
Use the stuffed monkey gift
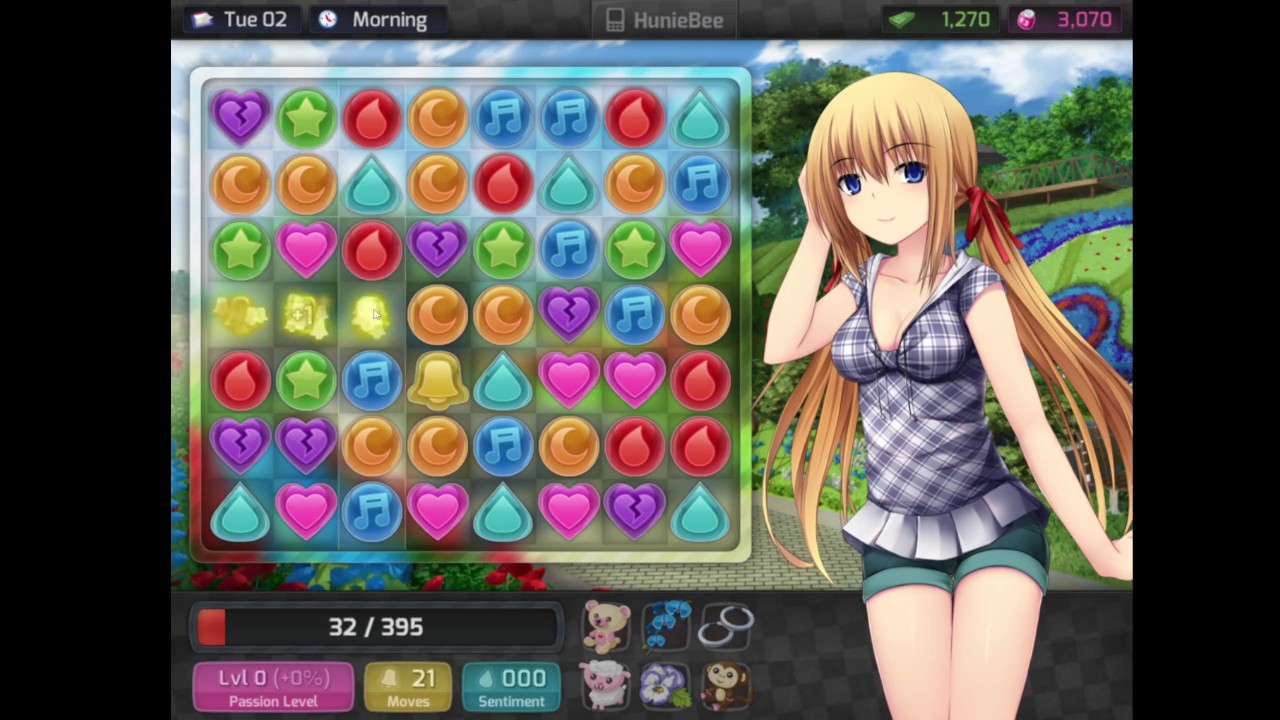point(725,686)
